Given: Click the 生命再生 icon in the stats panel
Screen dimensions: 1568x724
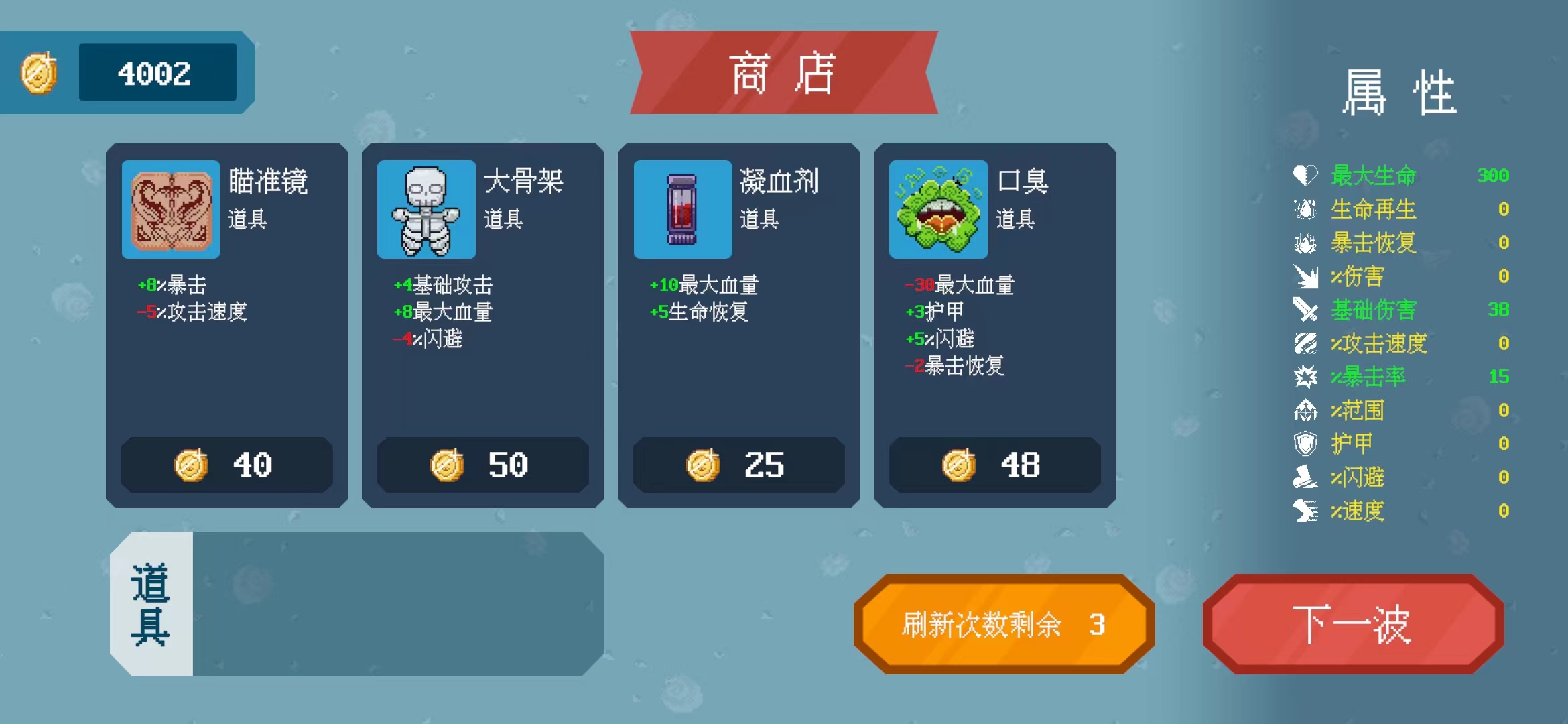Looking at the screenshot, I should [1304, 209].
